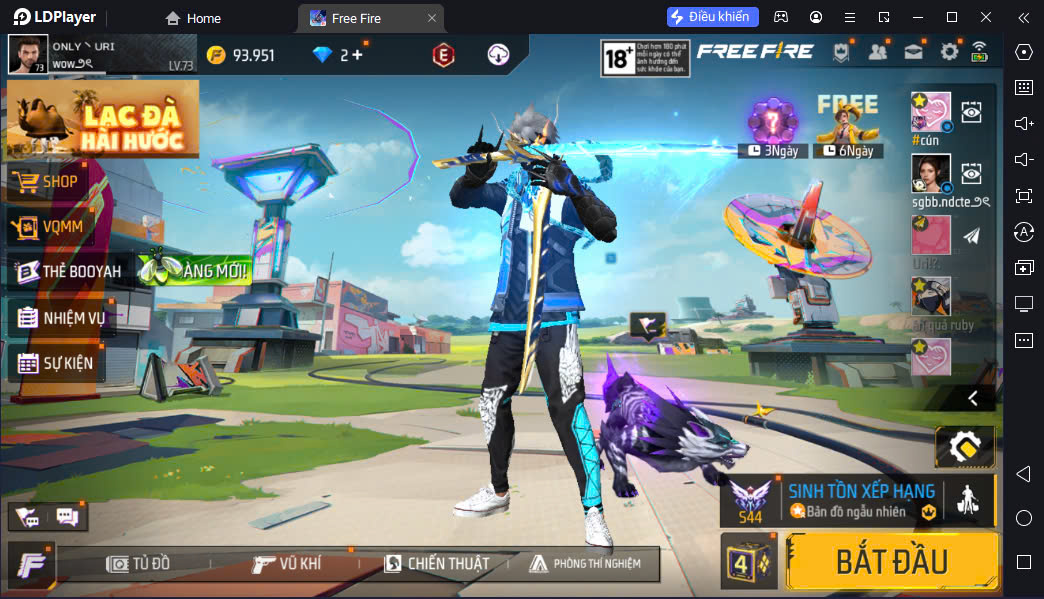The height and width of the screenshot is (599, 1044).
Task: Open the SỰ KIỆN events menu
Action: pos(66,363)
